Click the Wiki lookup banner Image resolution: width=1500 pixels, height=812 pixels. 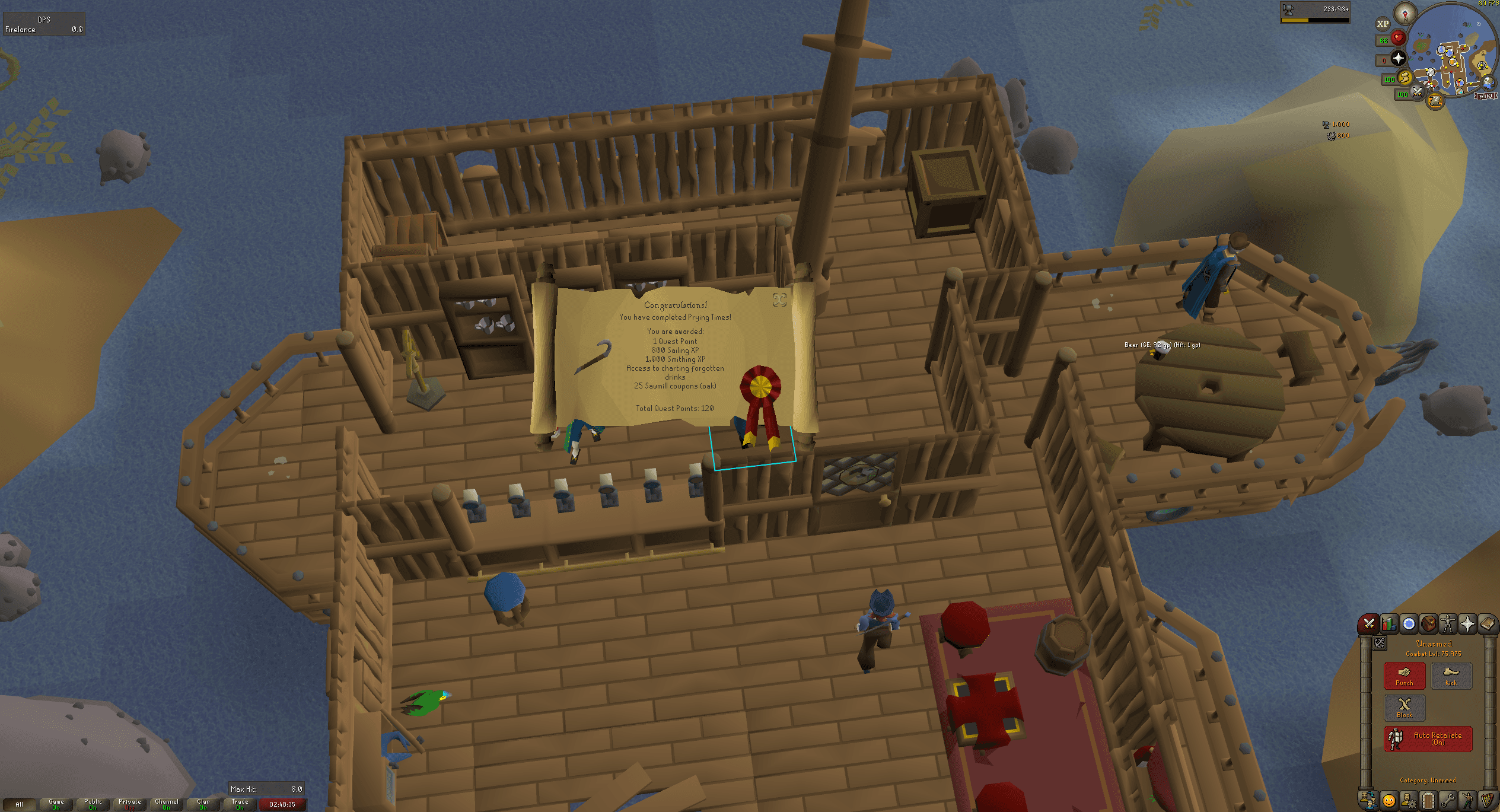pyautogui.click(x=1485, y=96)
